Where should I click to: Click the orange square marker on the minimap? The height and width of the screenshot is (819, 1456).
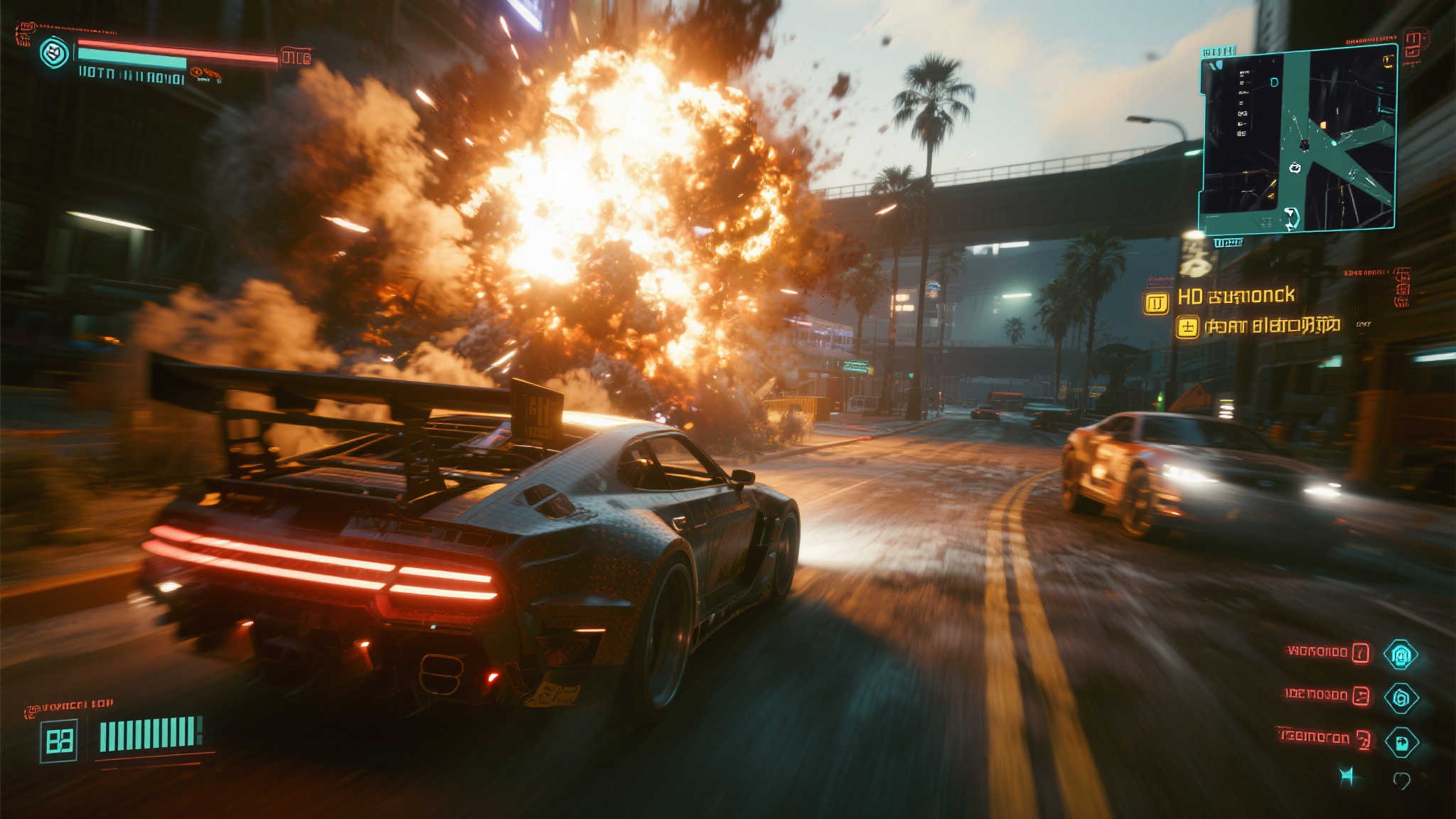(x=1323, y=125)
